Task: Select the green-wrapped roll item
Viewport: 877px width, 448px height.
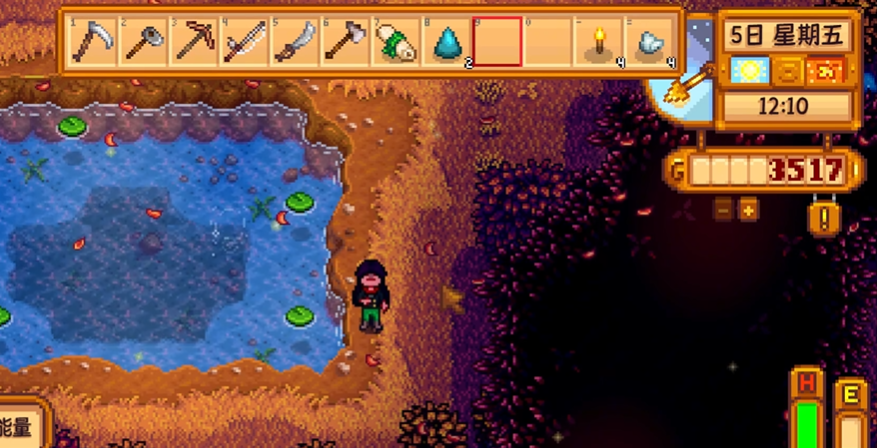Action: (397, 41)
